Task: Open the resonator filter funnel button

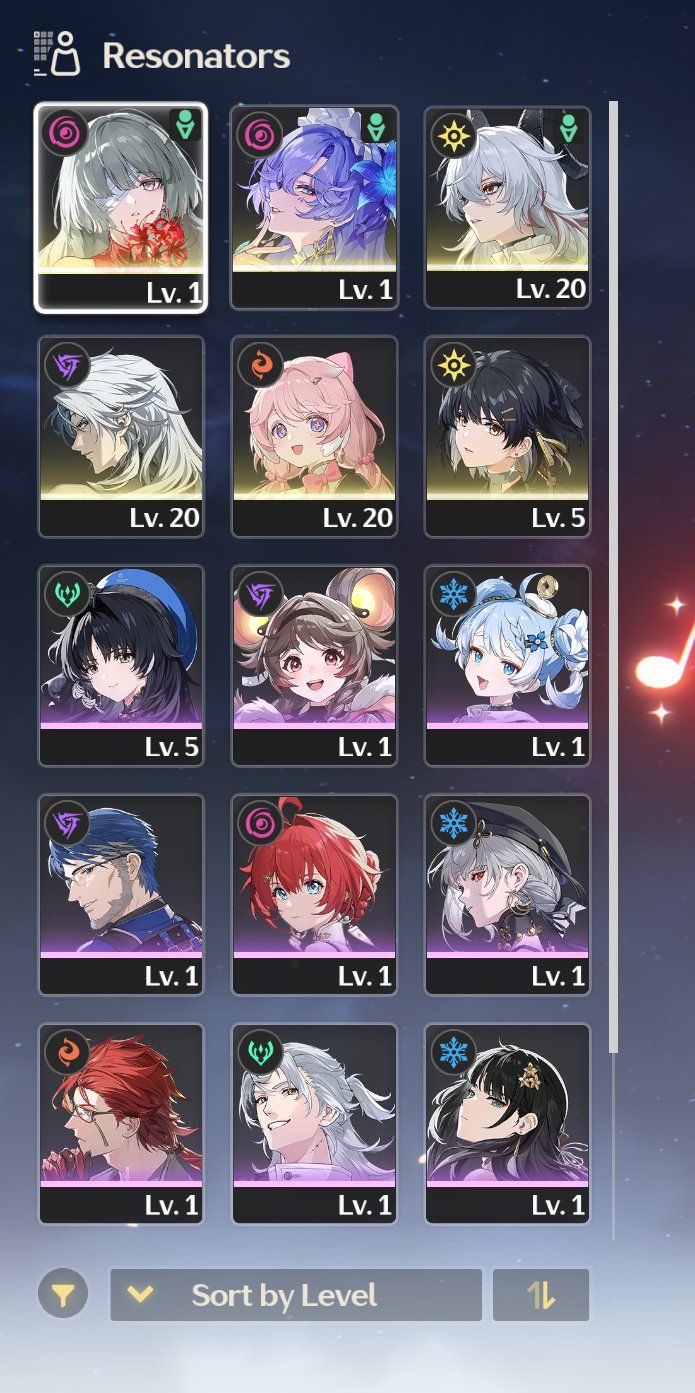Action: tap(63, 1296)
